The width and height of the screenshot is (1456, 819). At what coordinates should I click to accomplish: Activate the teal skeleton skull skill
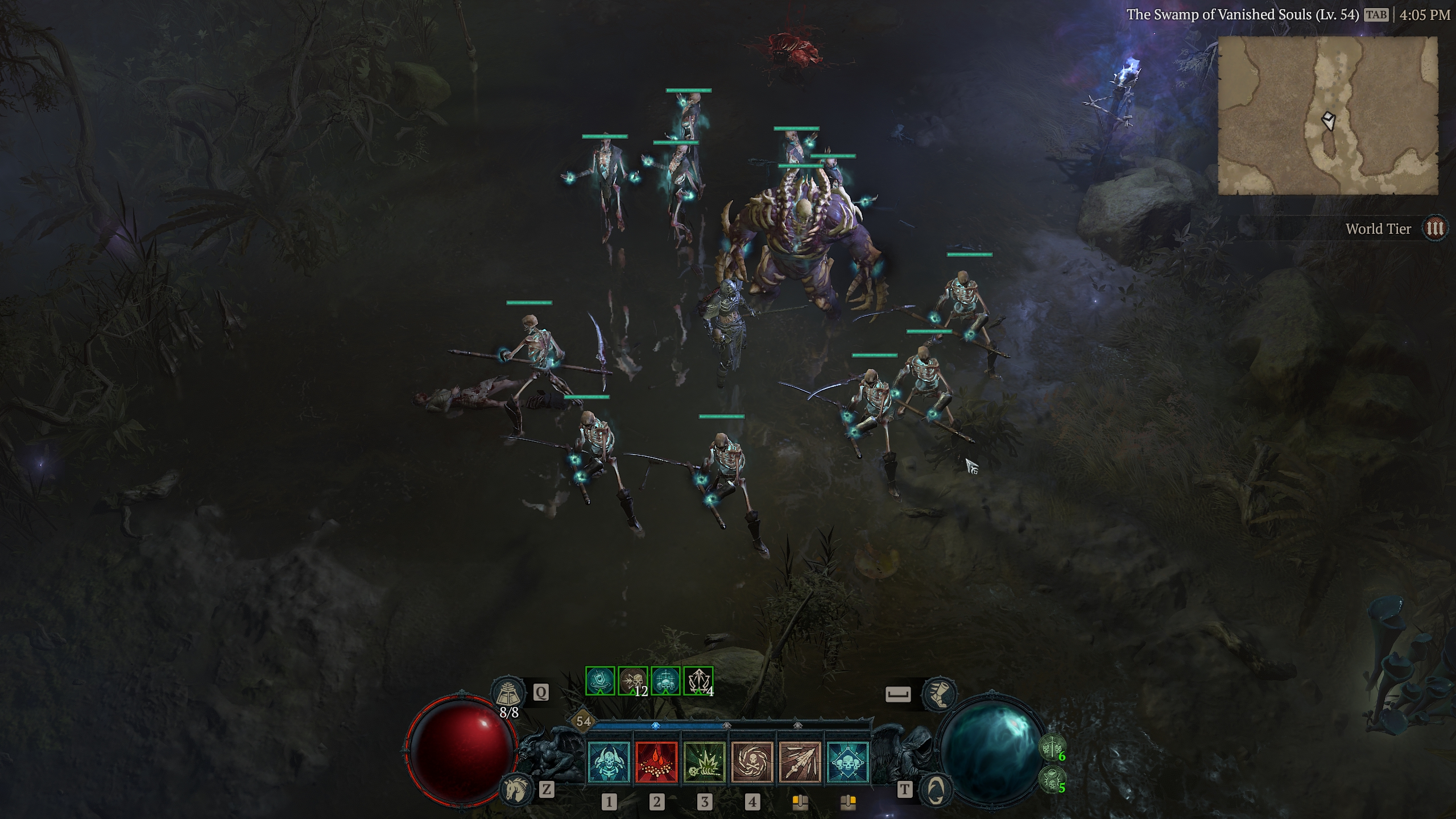(609, 762)
